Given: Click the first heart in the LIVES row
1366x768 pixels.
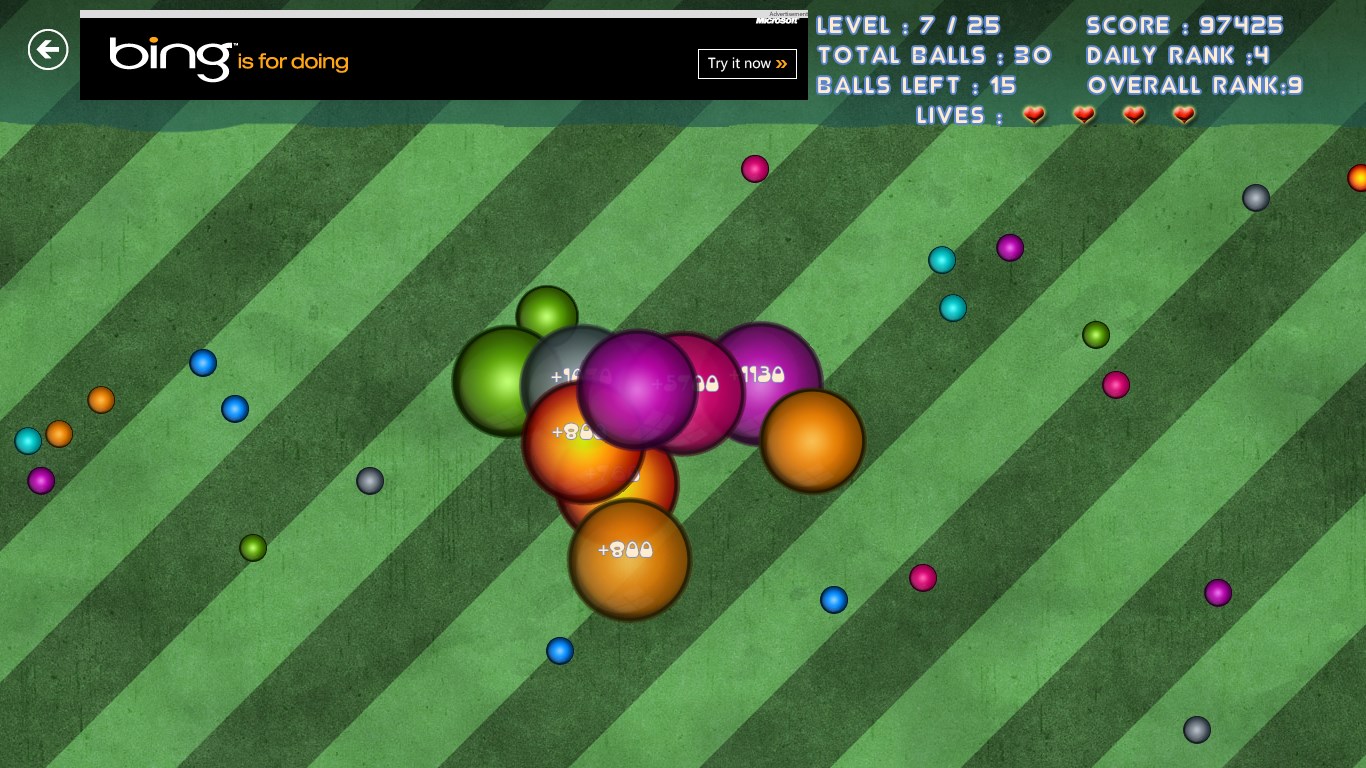Looking at the screenshot, I should click(x=1034, y=115).
